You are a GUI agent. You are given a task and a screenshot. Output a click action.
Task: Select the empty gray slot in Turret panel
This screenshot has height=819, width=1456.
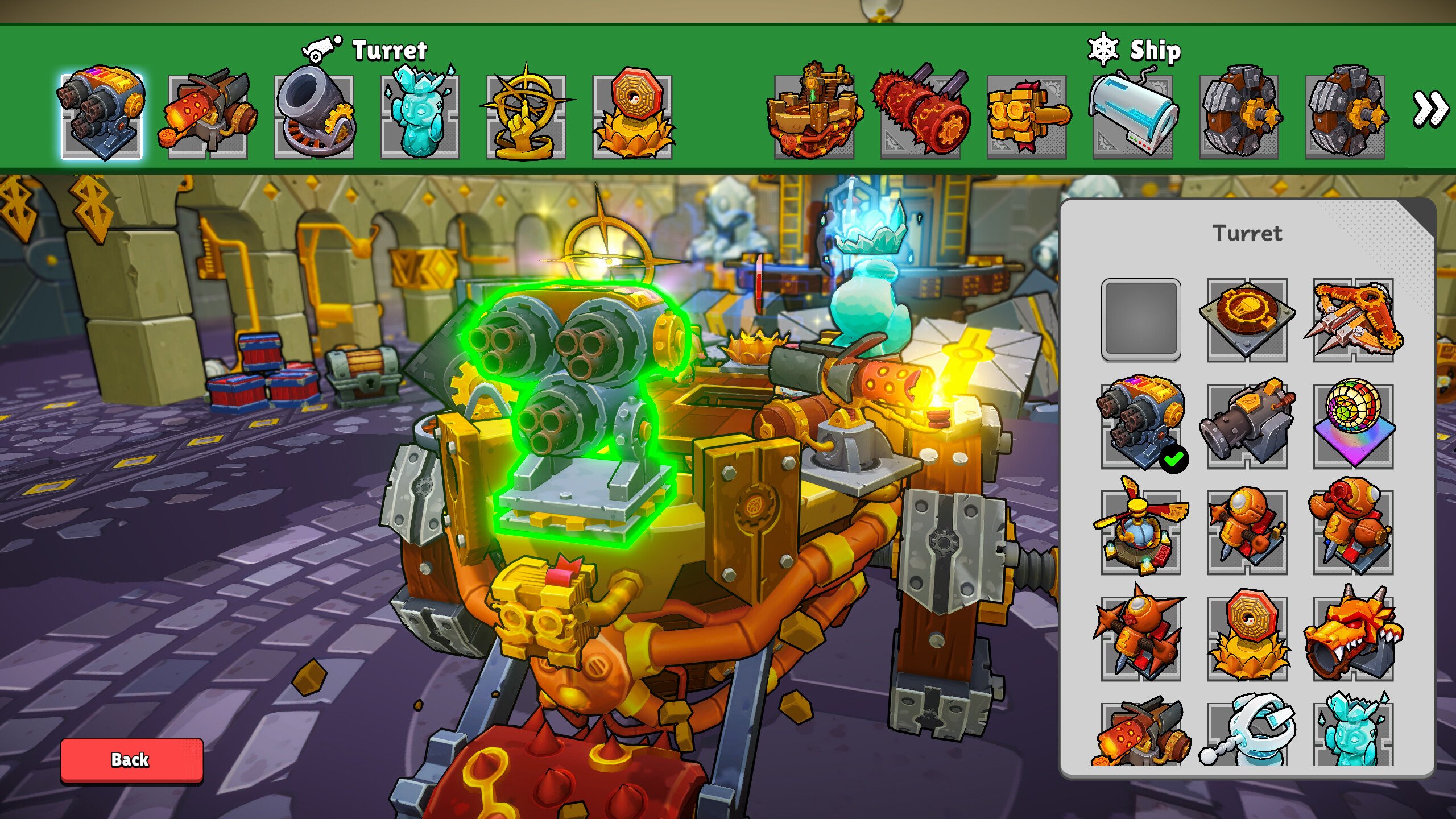point(1141,320)
